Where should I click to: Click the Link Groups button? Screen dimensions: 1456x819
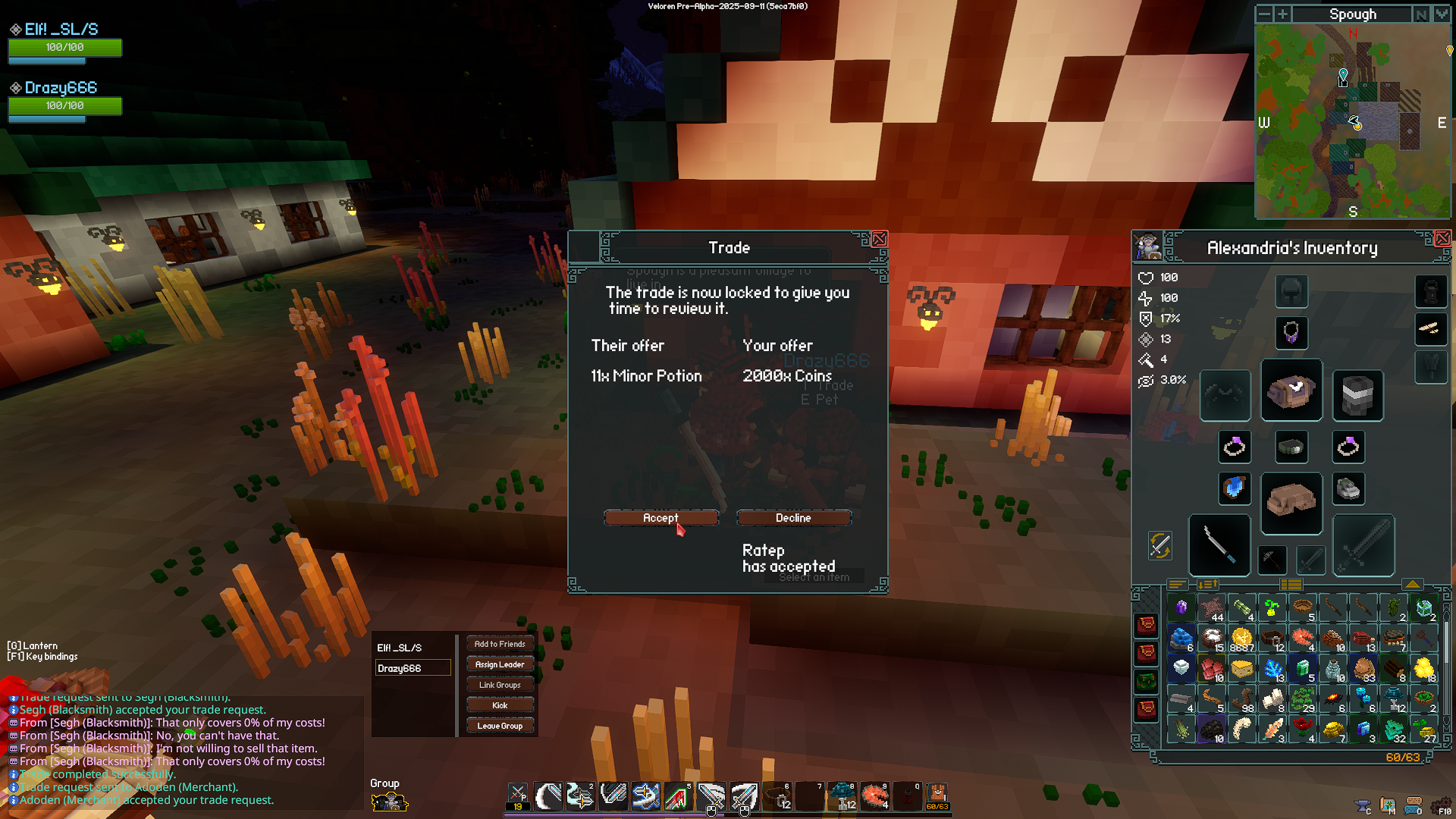tap(500, 685)
